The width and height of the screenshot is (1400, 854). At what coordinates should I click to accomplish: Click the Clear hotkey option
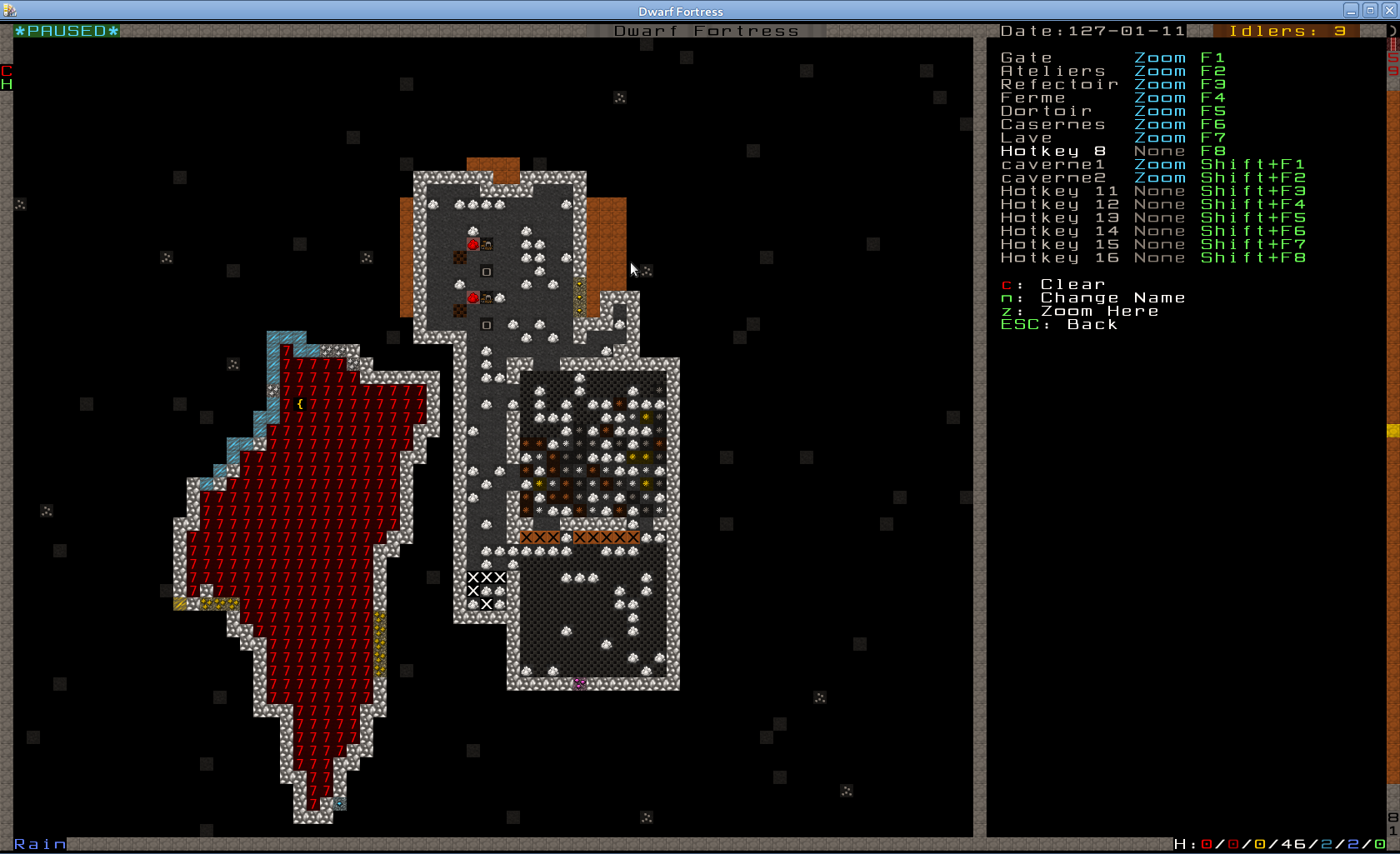tap(1072, 284)
